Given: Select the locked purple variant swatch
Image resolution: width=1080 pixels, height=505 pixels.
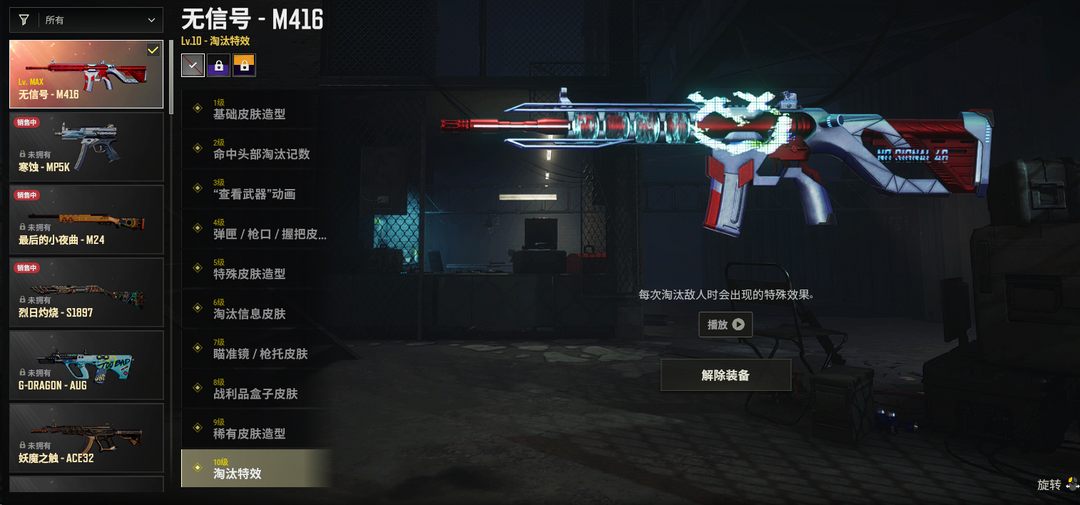Looking at the screenshot, I should click(x=218, y=65).
